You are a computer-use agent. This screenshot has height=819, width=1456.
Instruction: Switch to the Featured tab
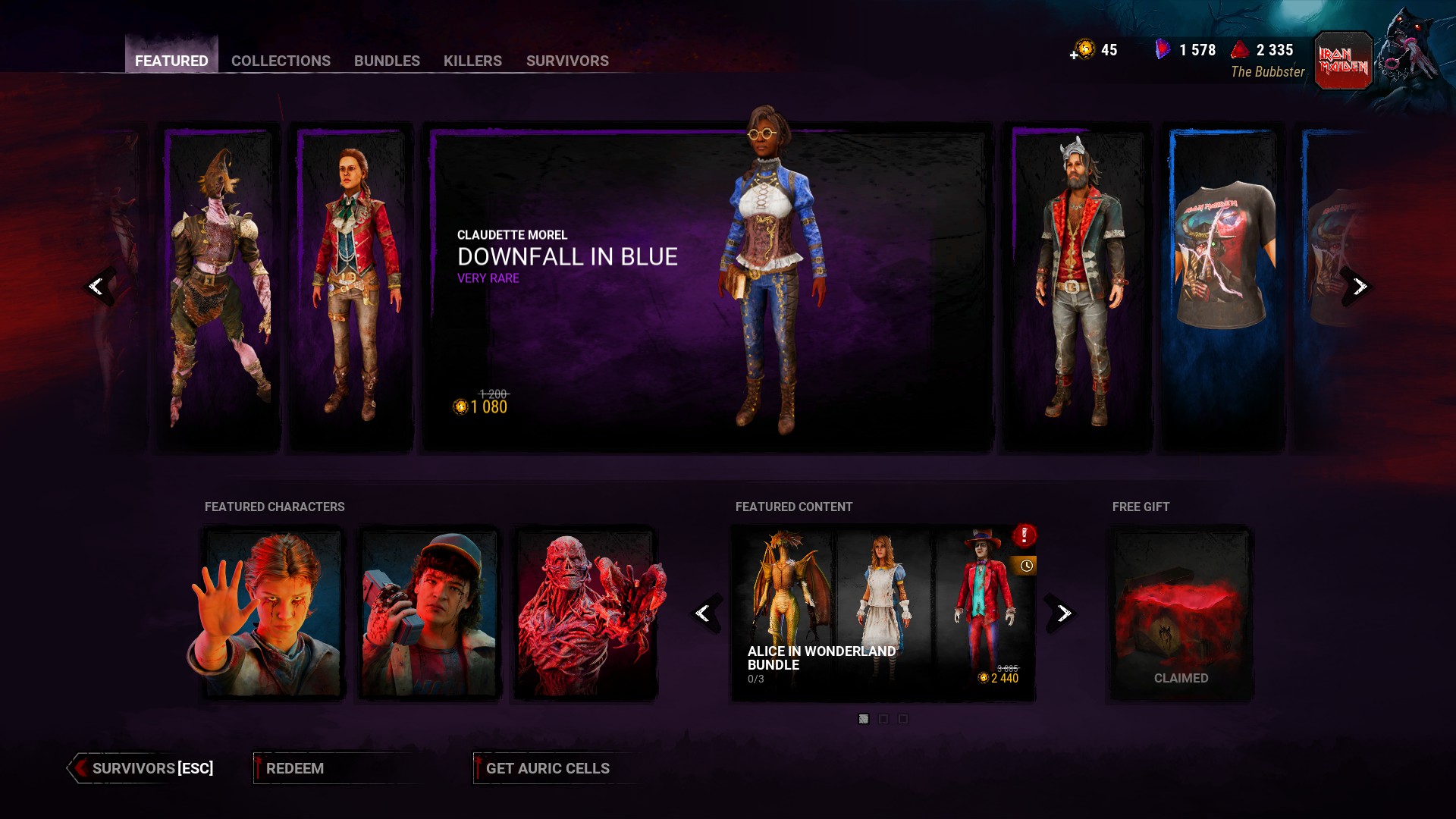(171, 61)
